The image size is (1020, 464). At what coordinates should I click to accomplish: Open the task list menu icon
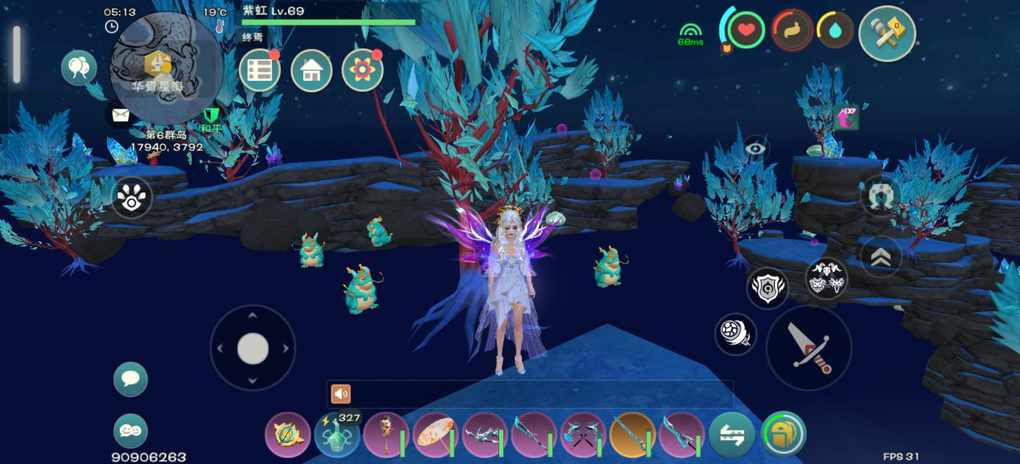[x=260, y=70]
